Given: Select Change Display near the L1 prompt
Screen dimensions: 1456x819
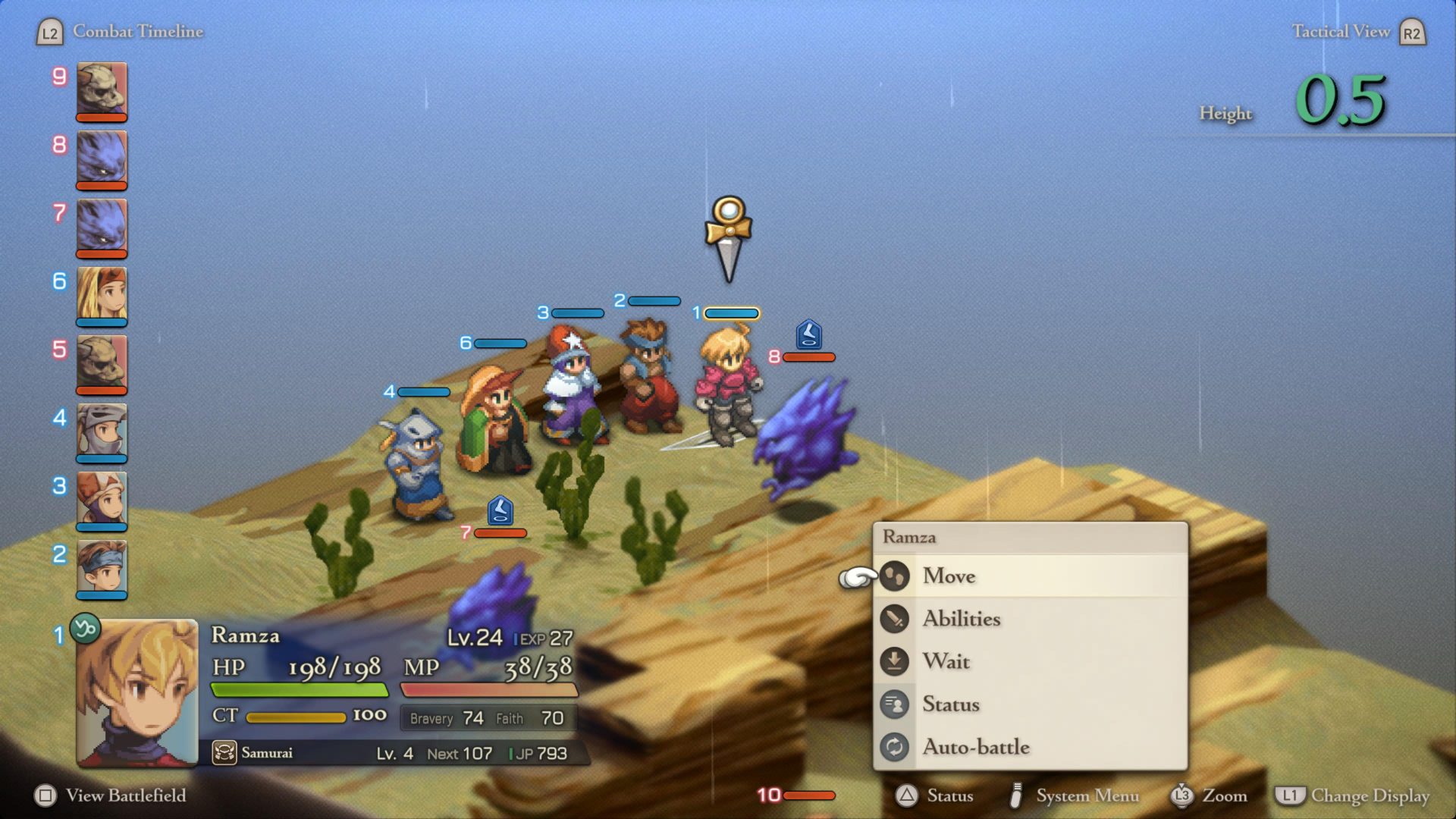Looking at the screenshot, I should [1373, 797].
